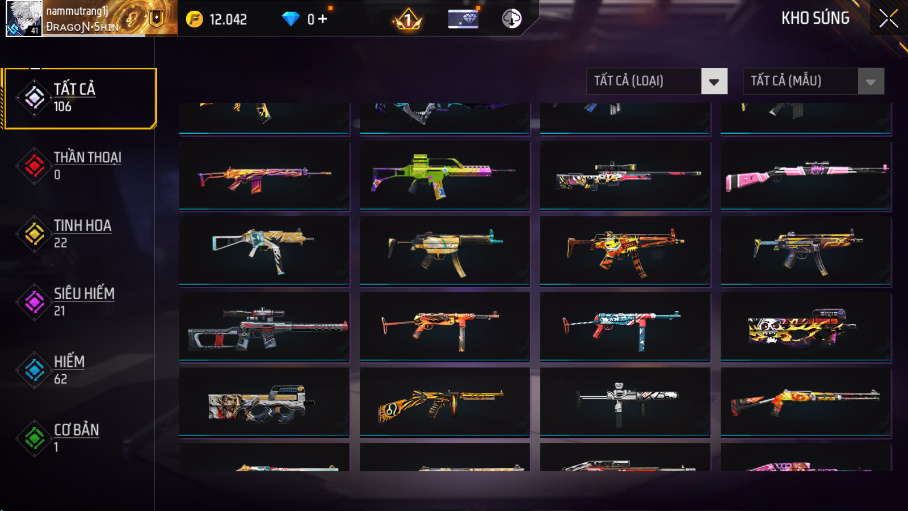Open the player profile avatar
Screen dimensions: 908x511
point(23,18)
